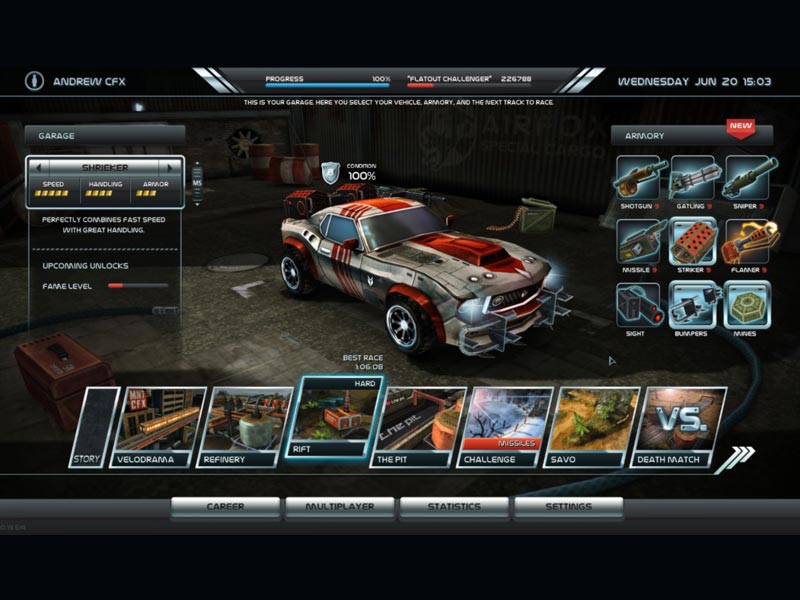
Task: Show more tracks with the double-arrow button
Action: [x=736, y=458]
